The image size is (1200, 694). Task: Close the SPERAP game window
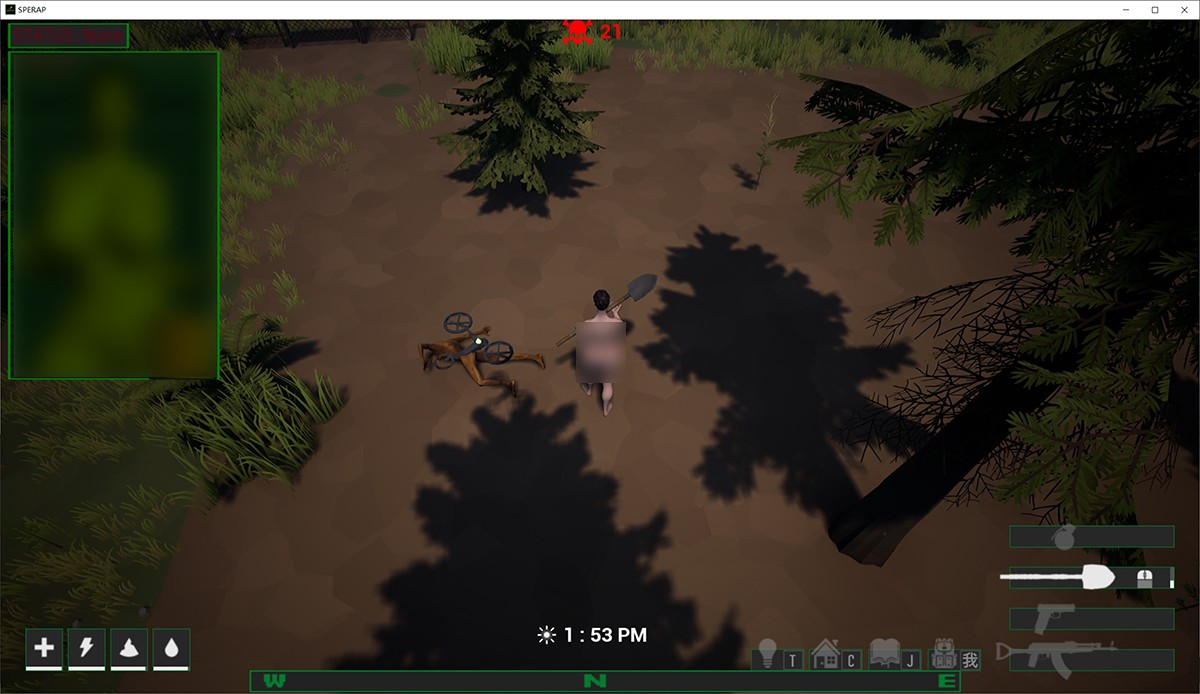[1182, 10]
